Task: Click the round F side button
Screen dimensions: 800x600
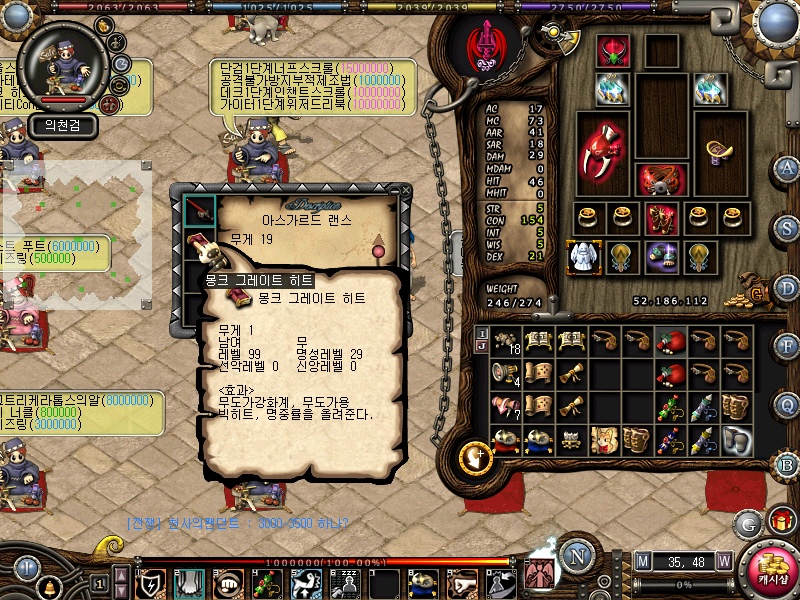Action: tap(788, 345)
